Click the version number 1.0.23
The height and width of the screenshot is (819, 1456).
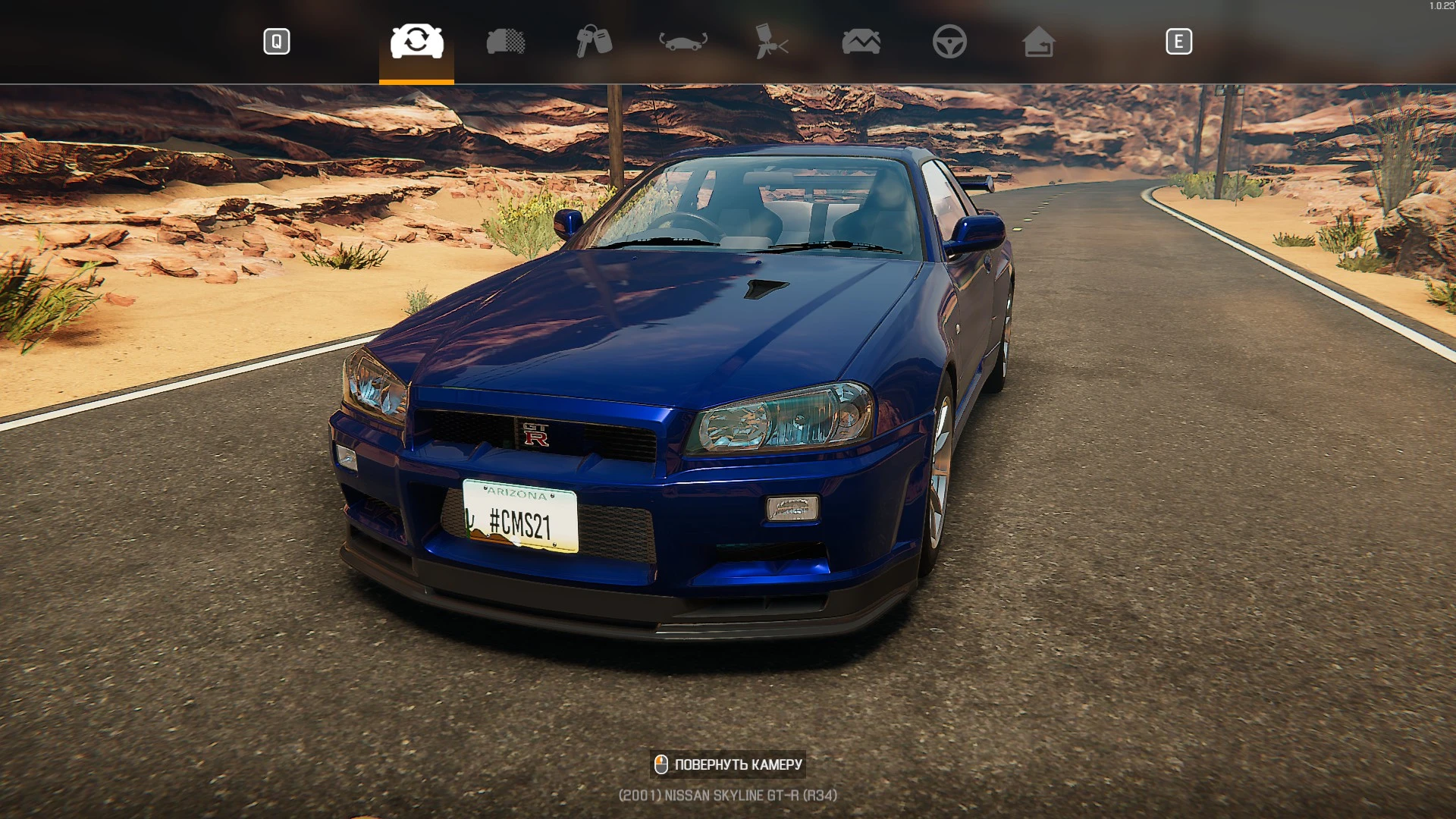1438,6
